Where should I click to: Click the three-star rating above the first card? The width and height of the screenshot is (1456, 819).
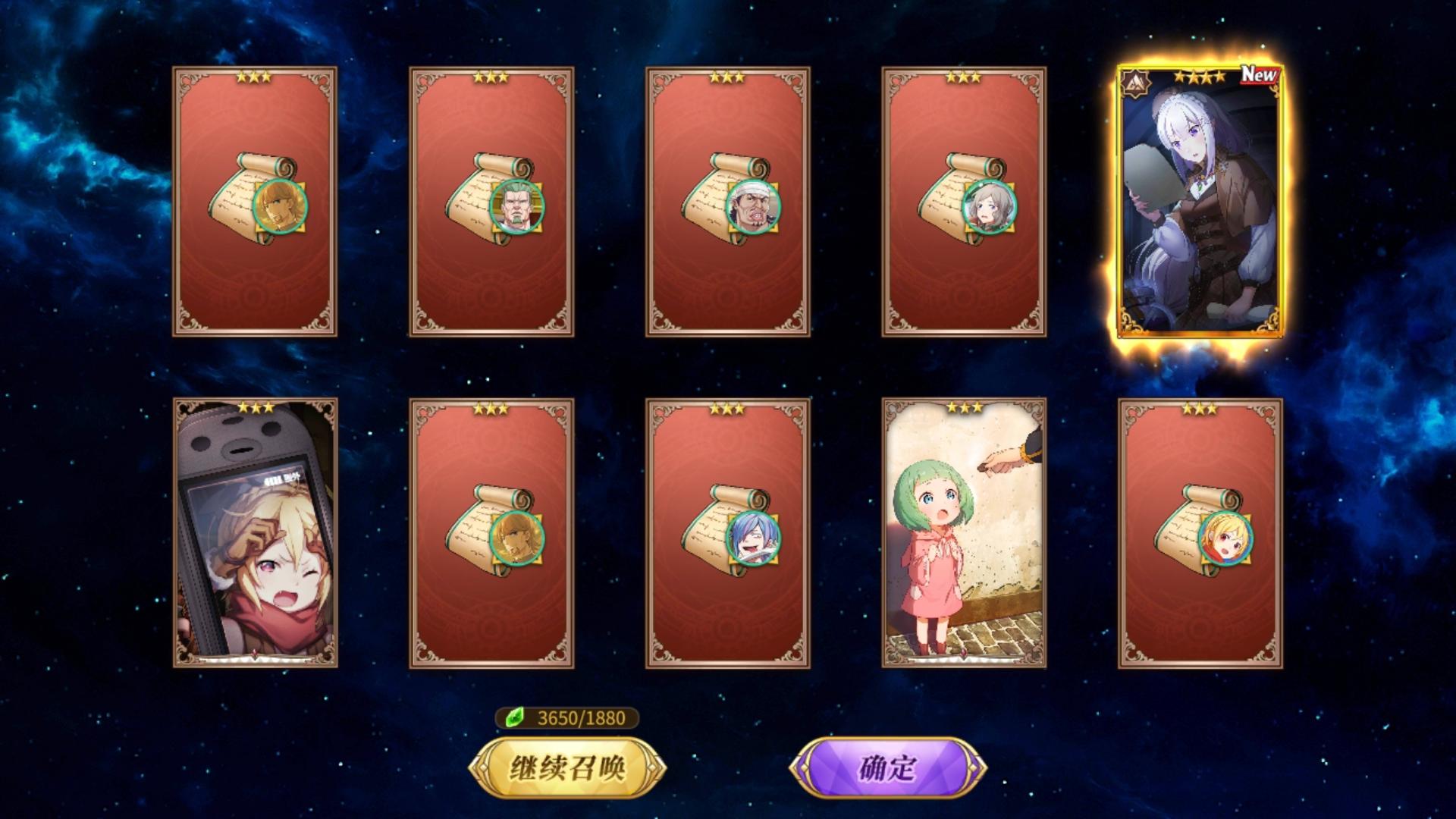click(256, 76)
